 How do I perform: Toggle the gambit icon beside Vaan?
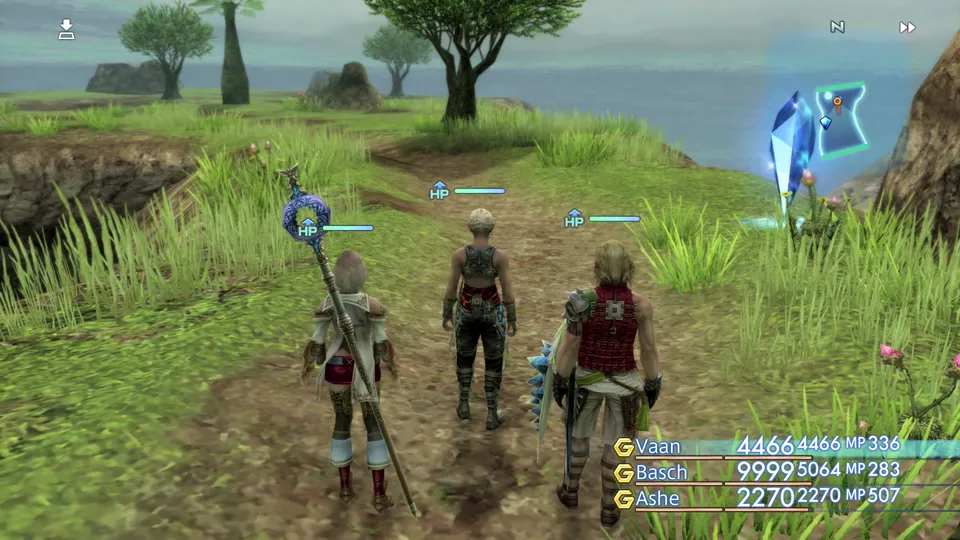624,447
